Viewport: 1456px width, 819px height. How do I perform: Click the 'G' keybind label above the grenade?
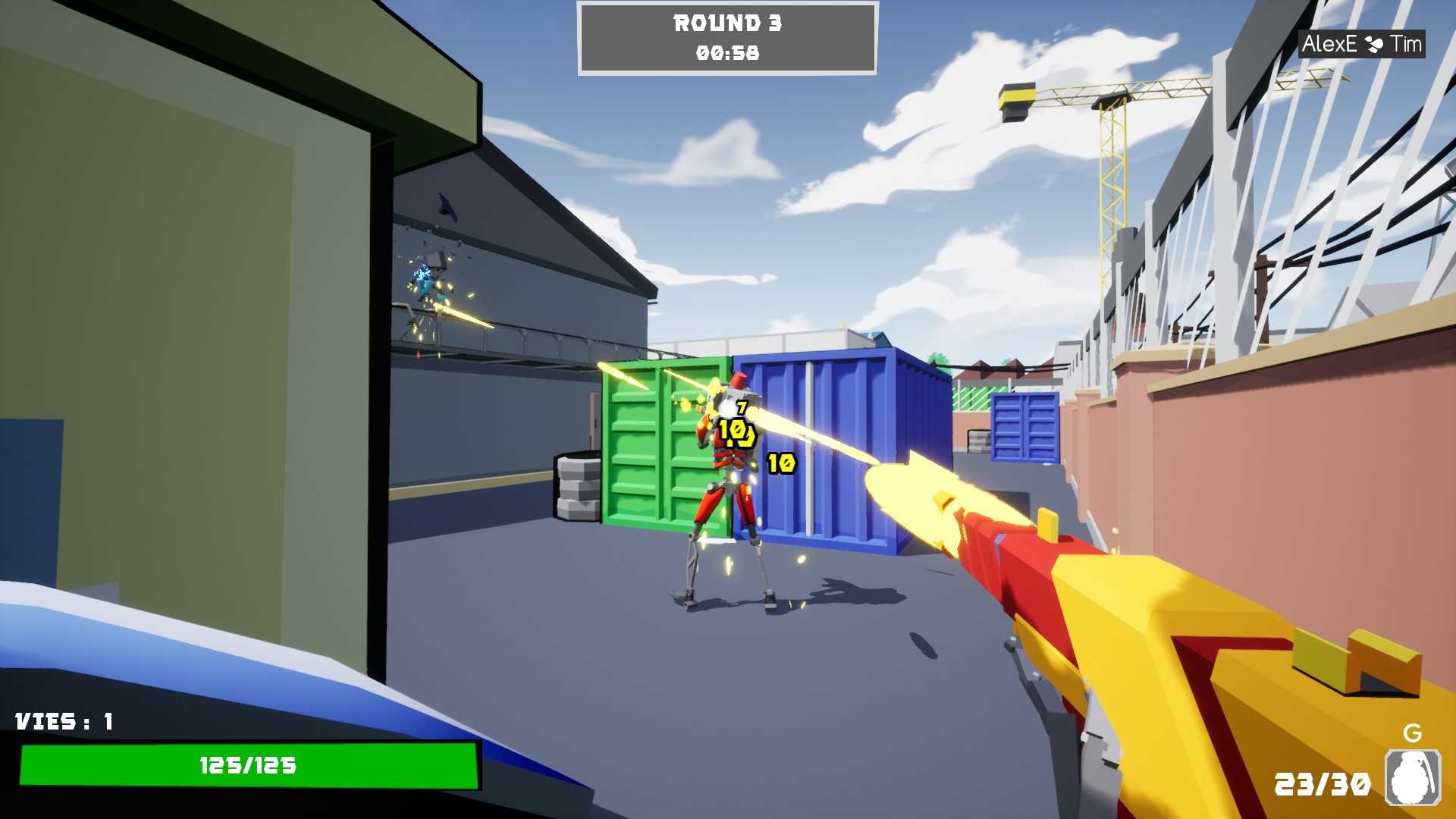click(x=1412, y=733)
